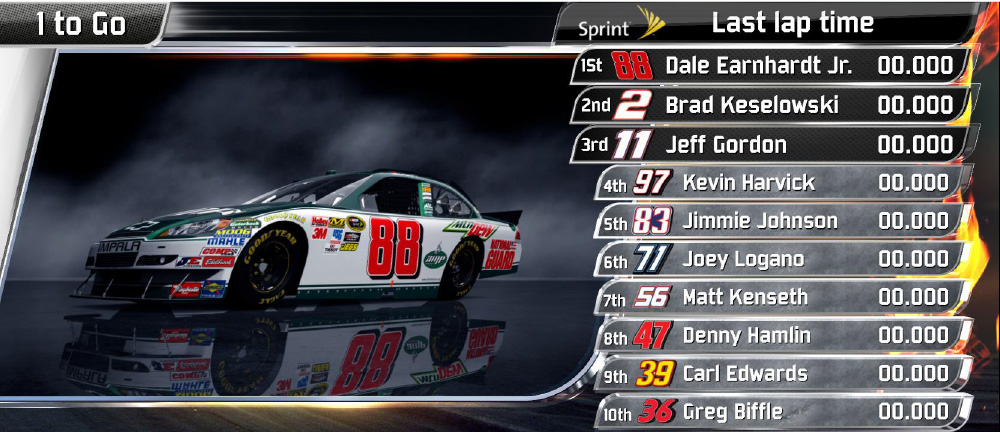
Task: Select Joey Logano's leaderboard entry
Action: (x=782, y=259)
